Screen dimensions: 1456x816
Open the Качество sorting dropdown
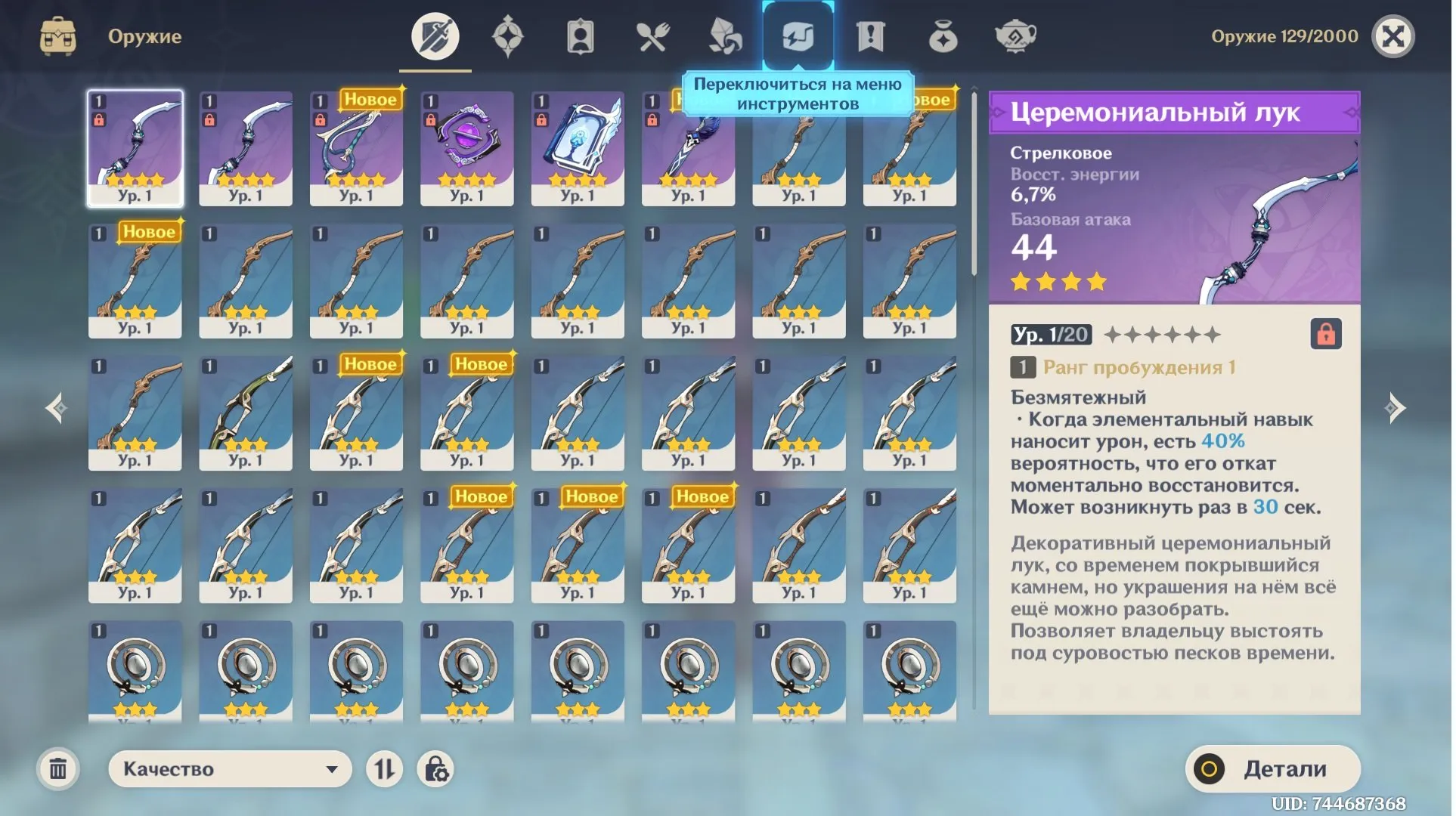point(229,768)
